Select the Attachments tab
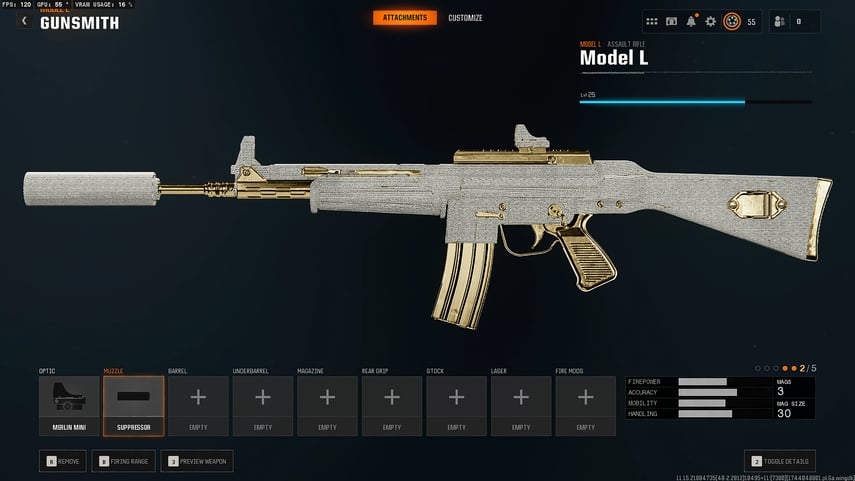The height and width of the screenshot is (481, 855). [405, 18]
